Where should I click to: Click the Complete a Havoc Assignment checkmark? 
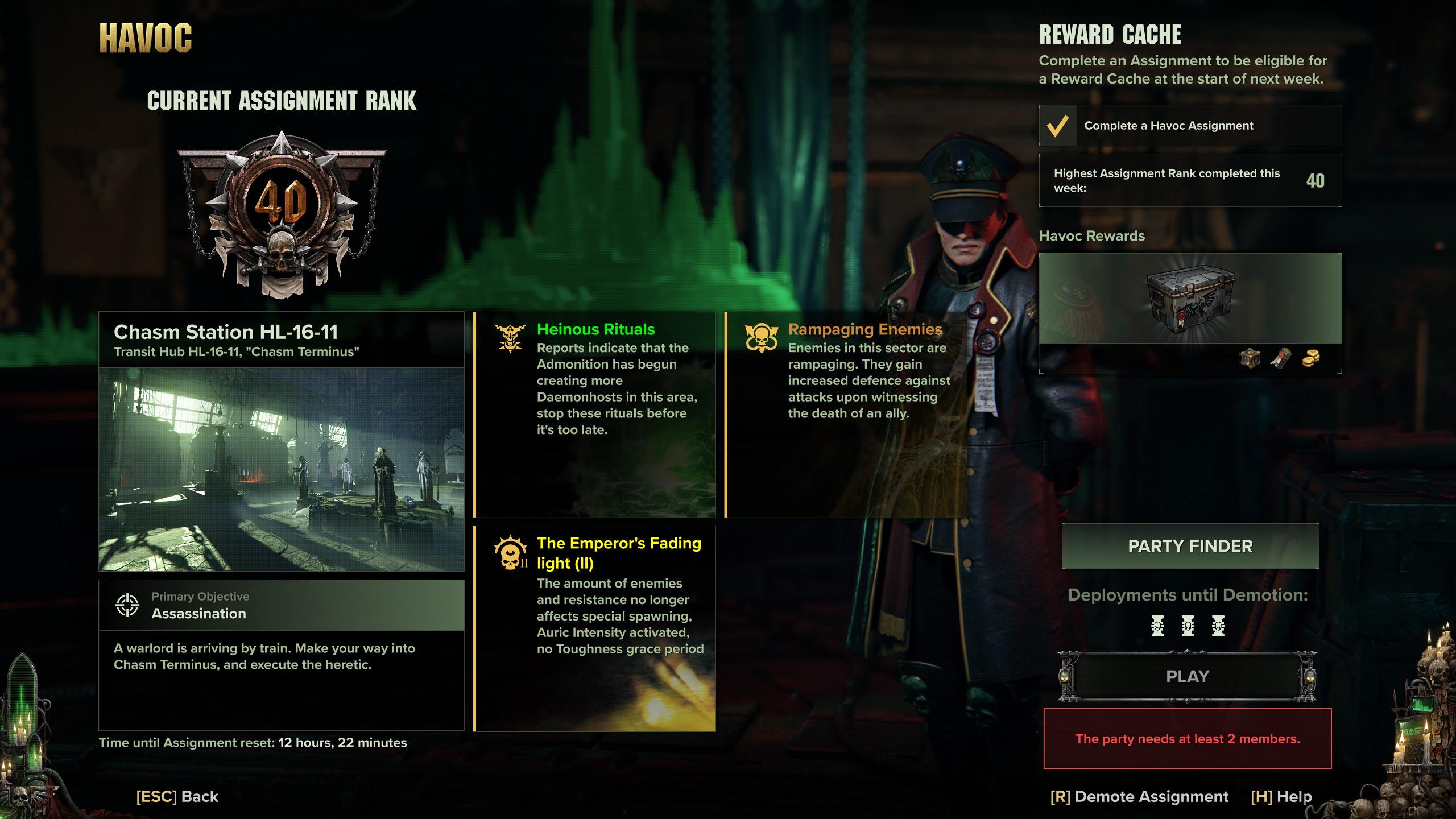pos(1057,126)
